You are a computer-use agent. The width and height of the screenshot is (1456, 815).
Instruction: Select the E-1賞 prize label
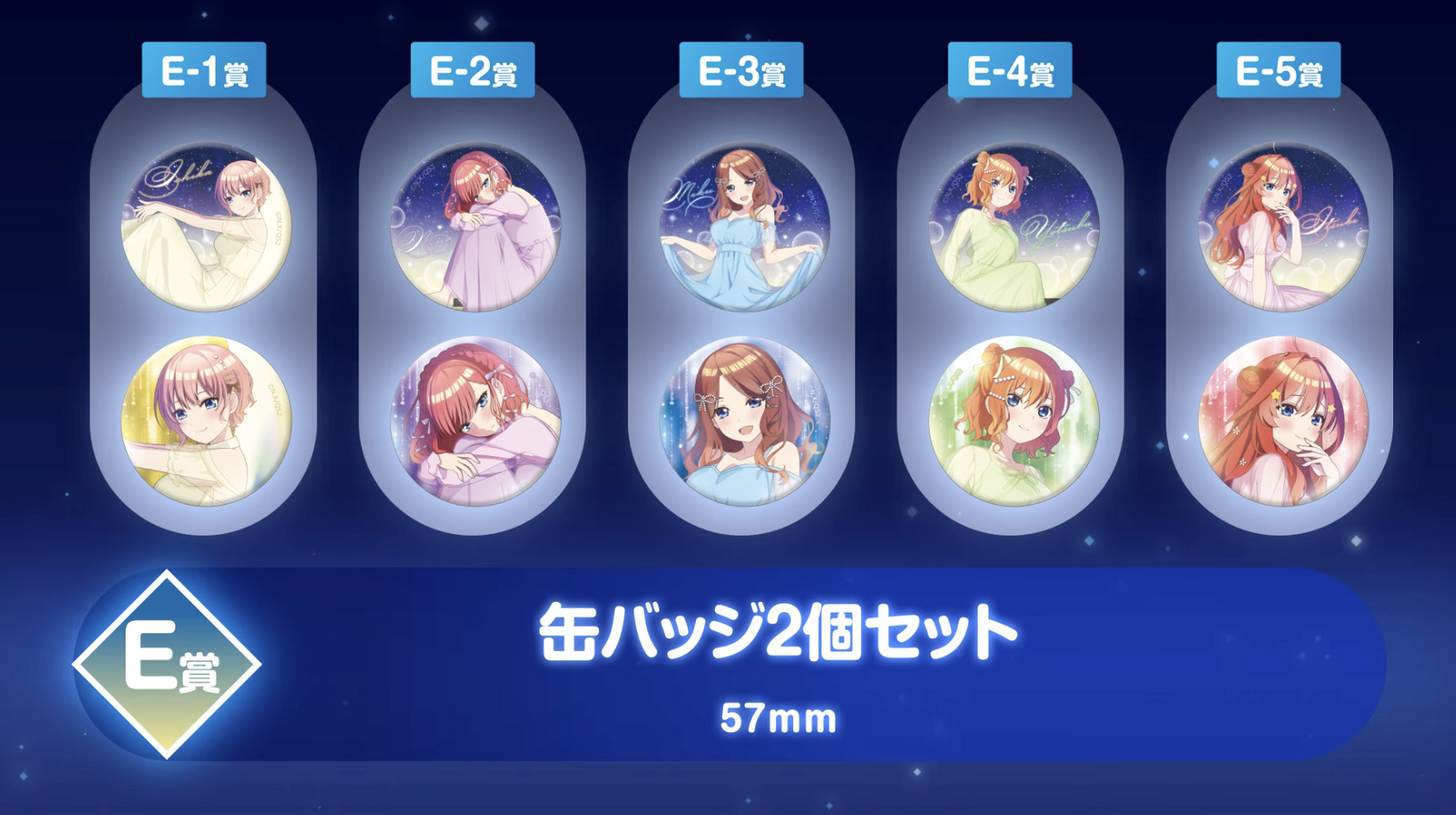tap(204, 70)
